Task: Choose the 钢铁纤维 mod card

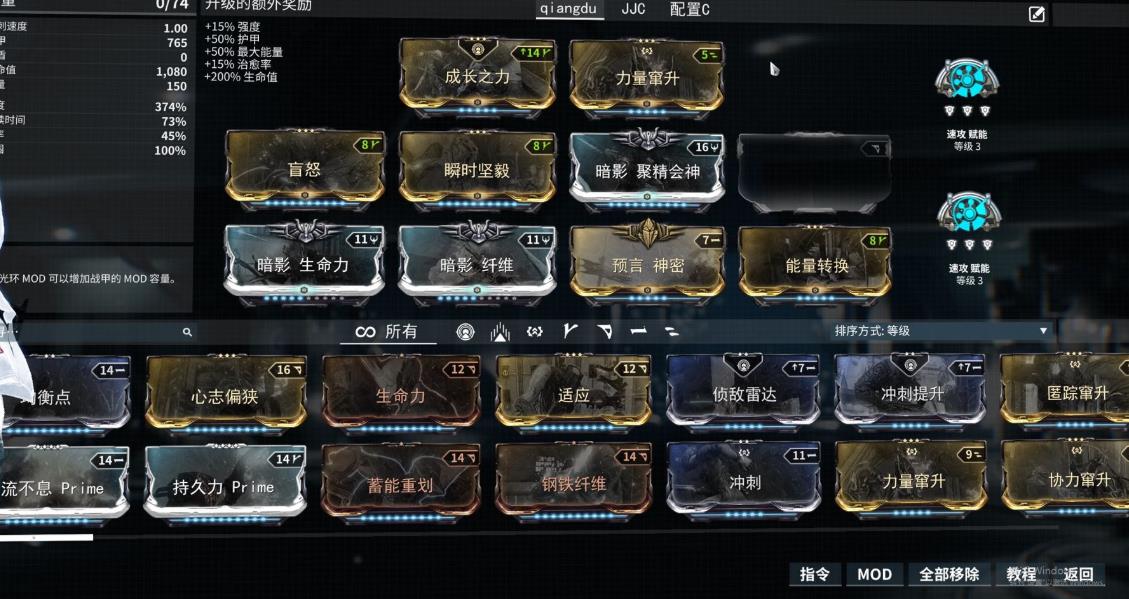Action: tap(573, 486)
